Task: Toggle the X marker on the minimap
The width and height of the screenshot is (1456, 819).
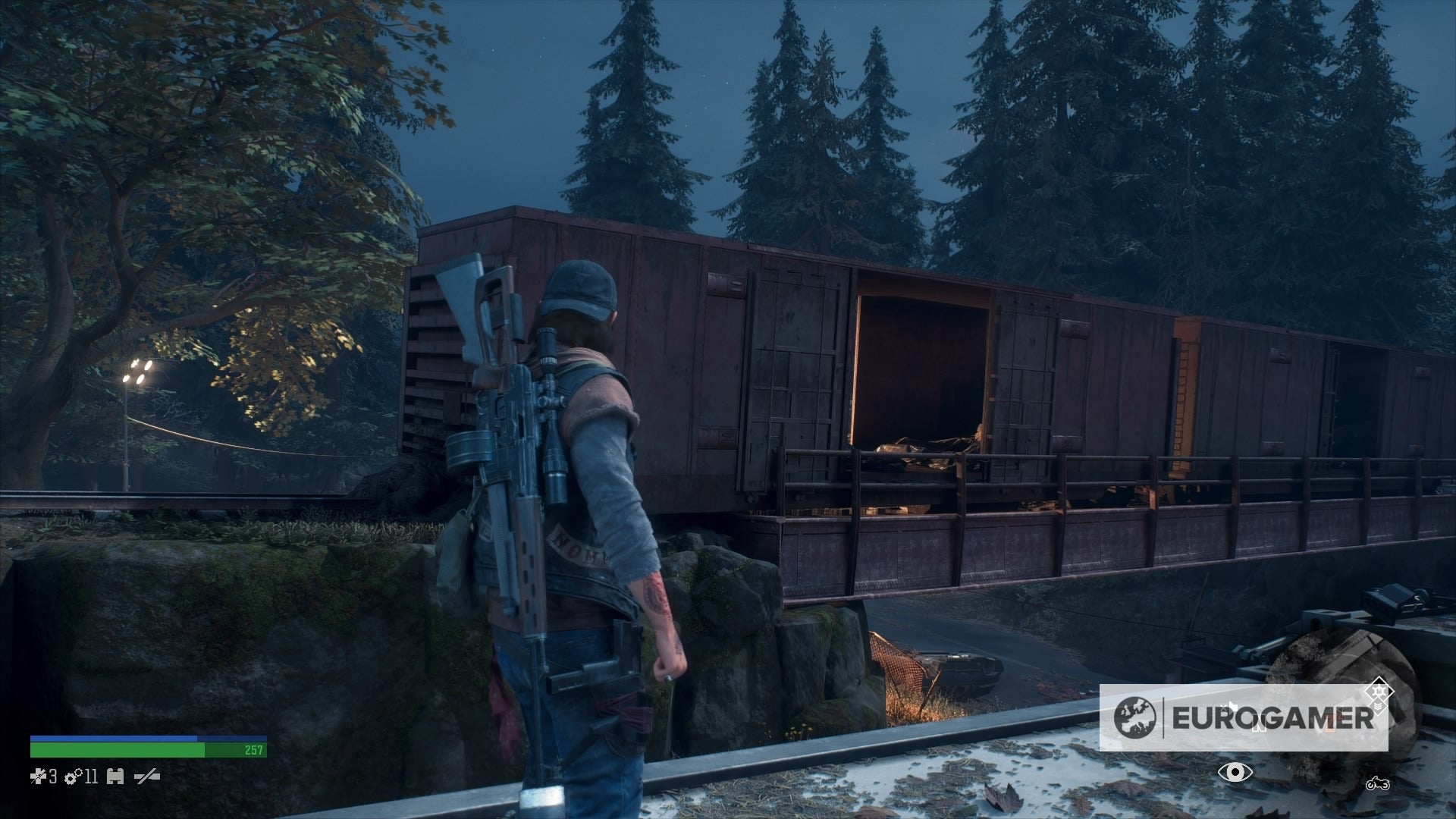Action: click(x=1224, y=708)
